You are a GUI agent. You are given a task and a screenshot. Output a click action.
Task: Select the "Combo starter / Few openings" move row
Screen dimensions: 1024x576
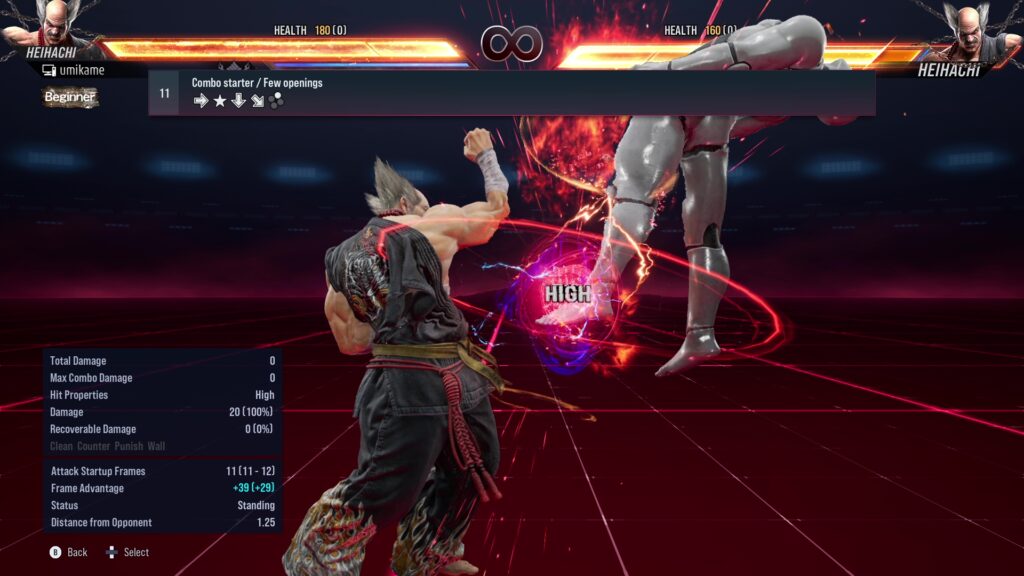(511, 92)
